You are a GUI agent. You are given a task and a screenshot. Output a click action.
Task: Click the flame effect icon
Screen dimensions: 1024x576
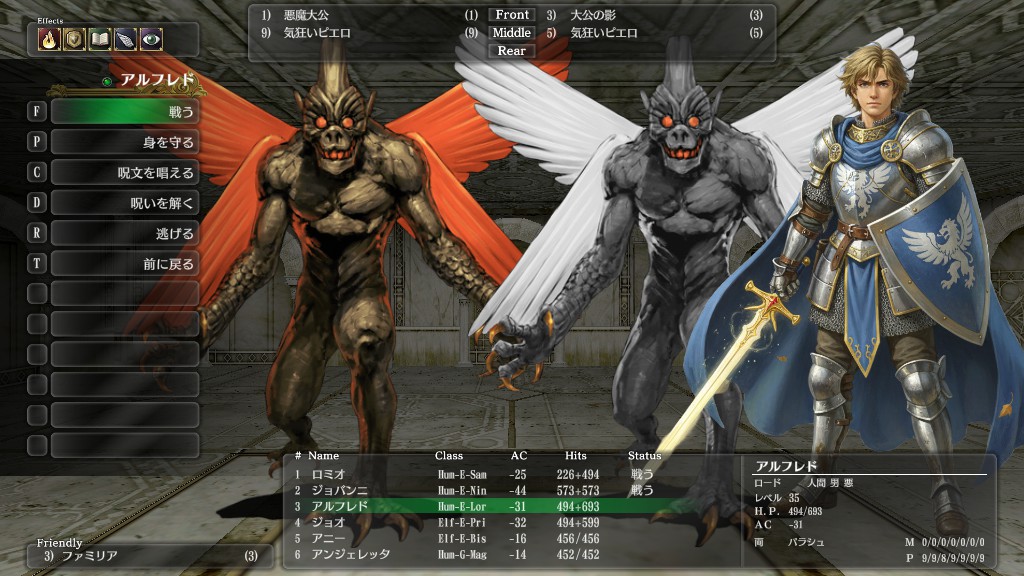point(49,39)
